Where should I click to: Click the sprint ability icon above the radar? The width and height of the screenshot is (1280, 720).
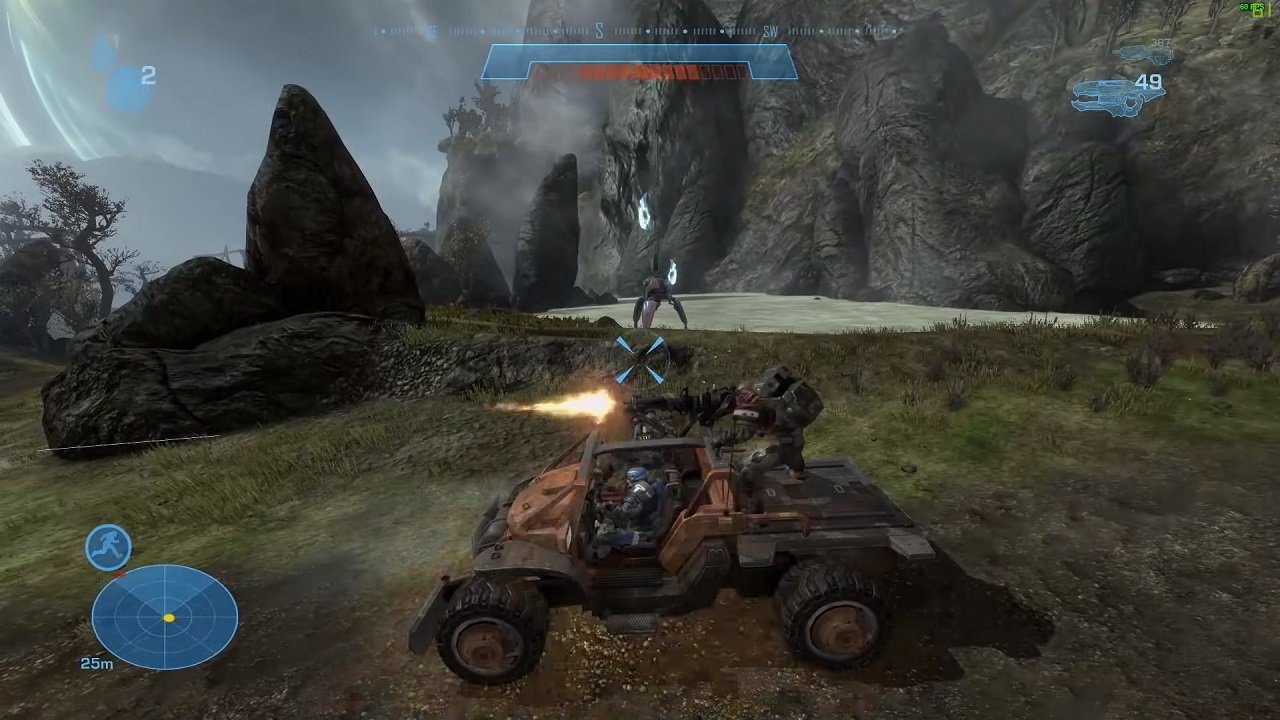[x=108, y=548]
